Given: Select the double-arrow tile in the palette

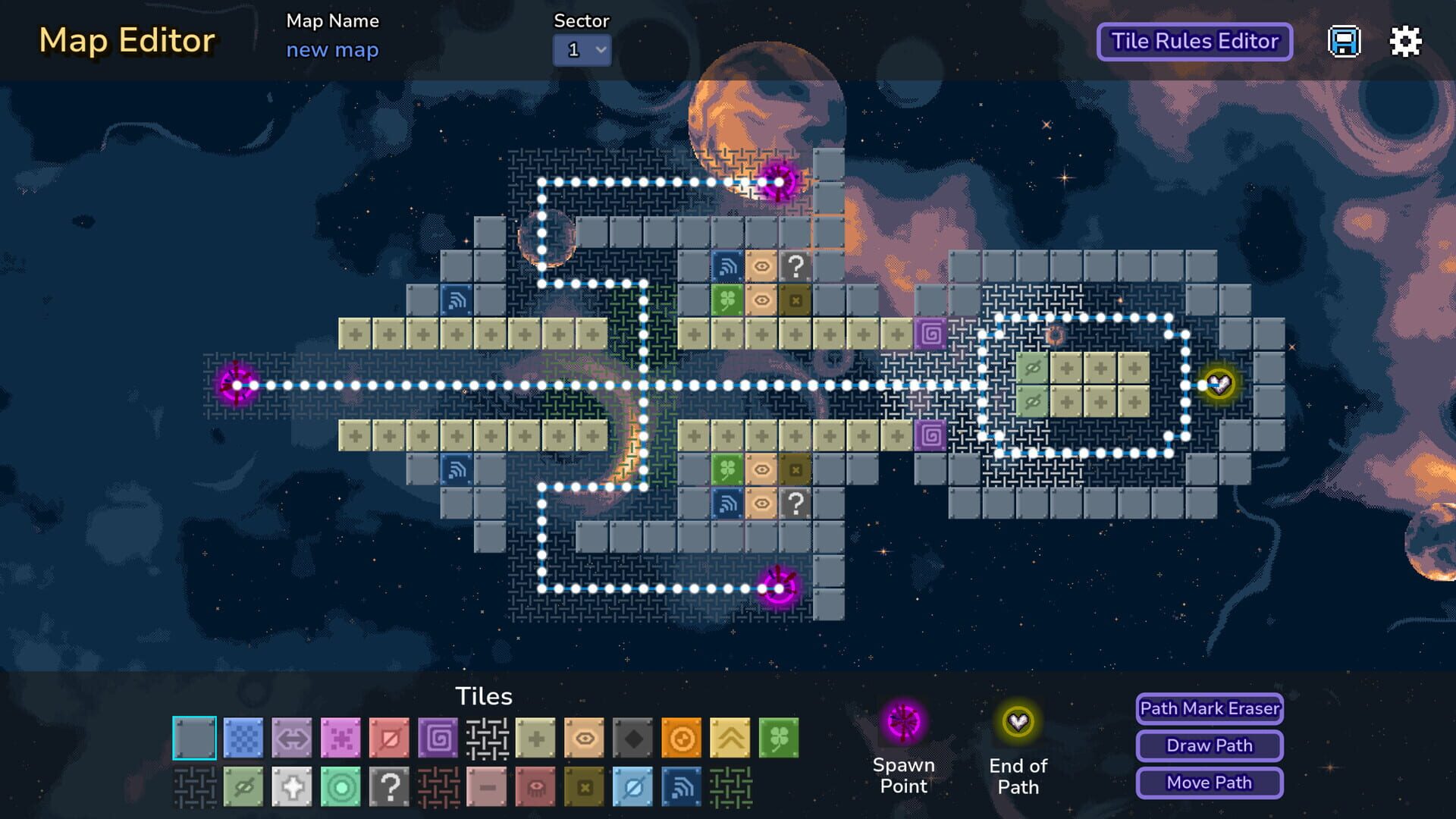Looking at the screenshot, I should pyautogui.click(x=292, y=738).
